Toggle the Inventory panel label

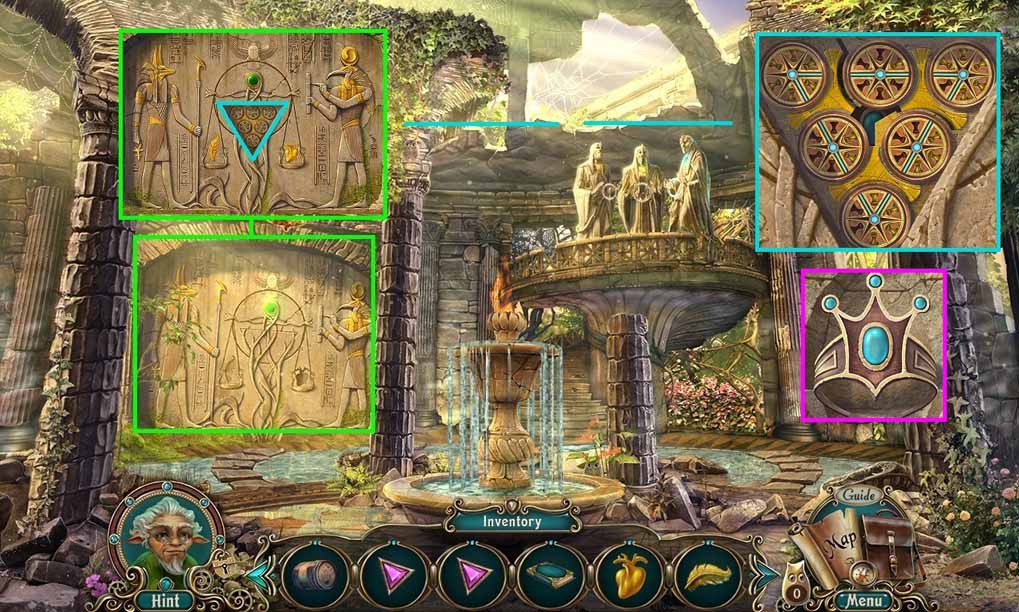tap(511, 521)
